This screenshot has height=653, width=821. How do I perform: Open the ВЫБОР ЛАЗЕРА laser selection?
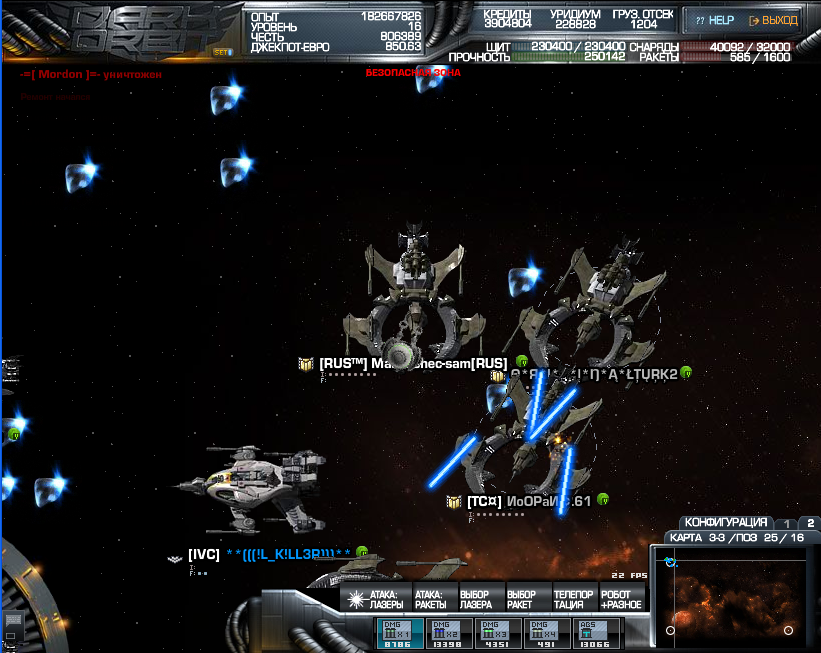click(x=476, y=599)
